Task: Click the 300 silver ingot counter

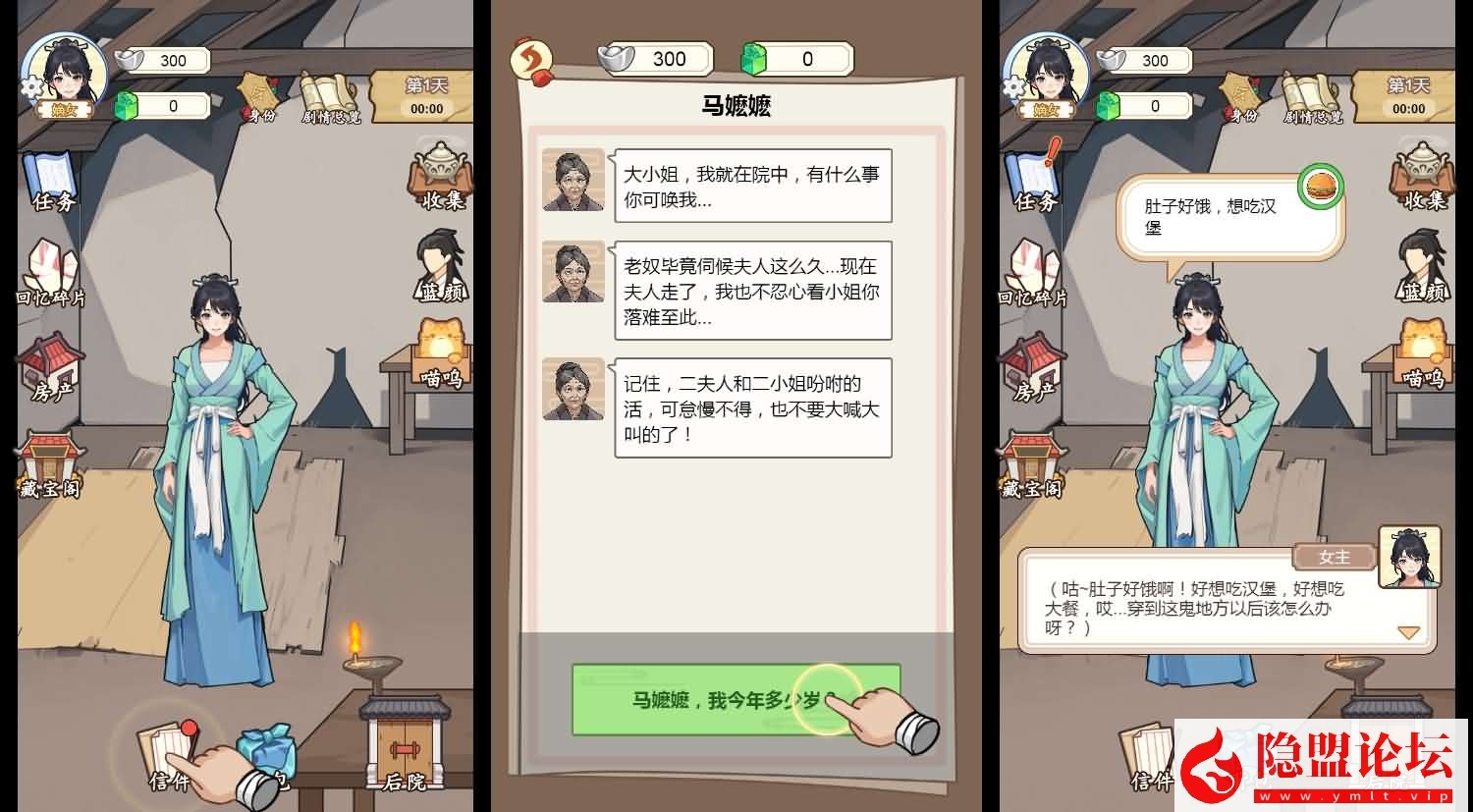Action: (162, 61)
